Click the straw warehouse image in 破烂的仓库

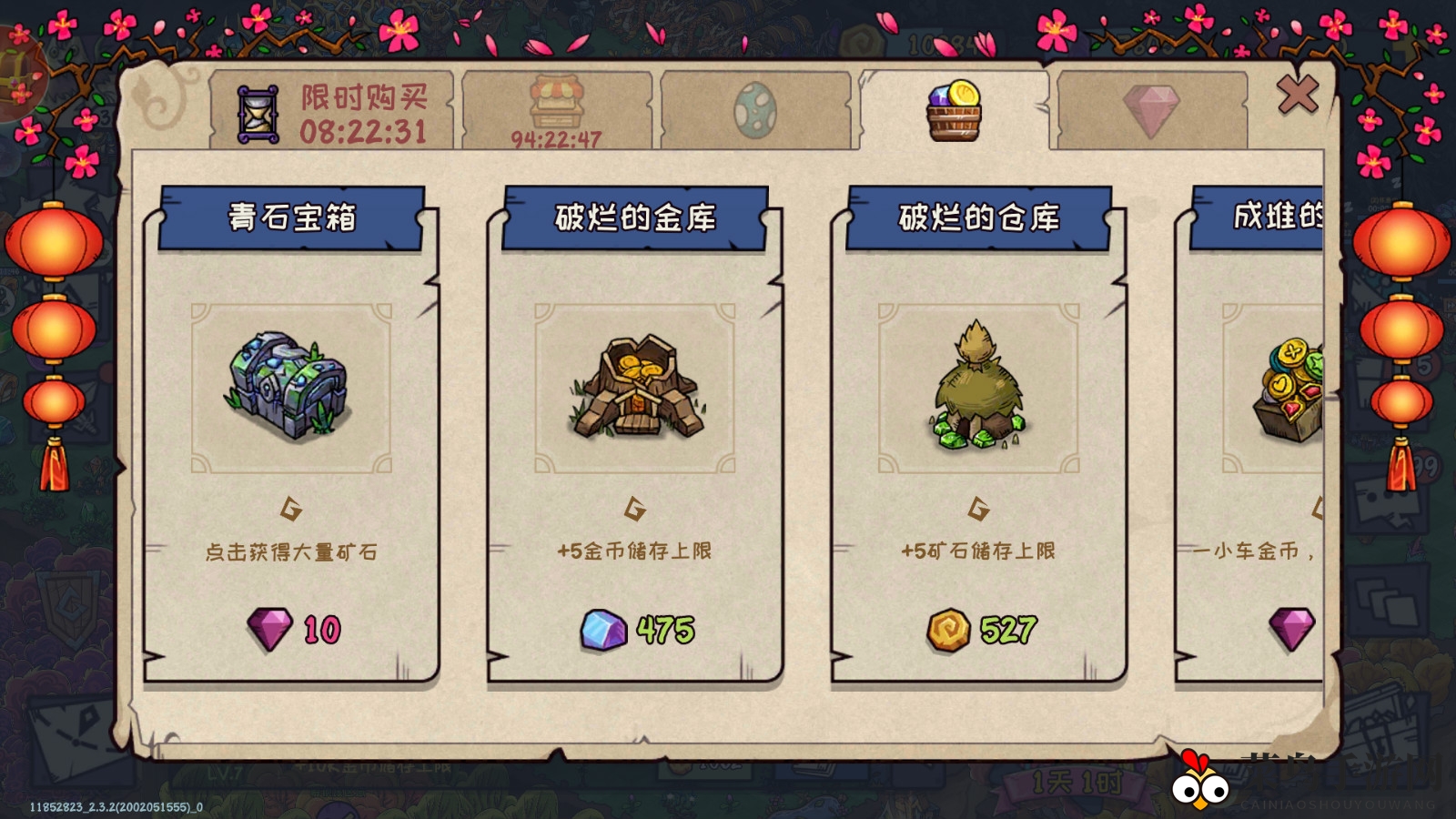point(978,387)
